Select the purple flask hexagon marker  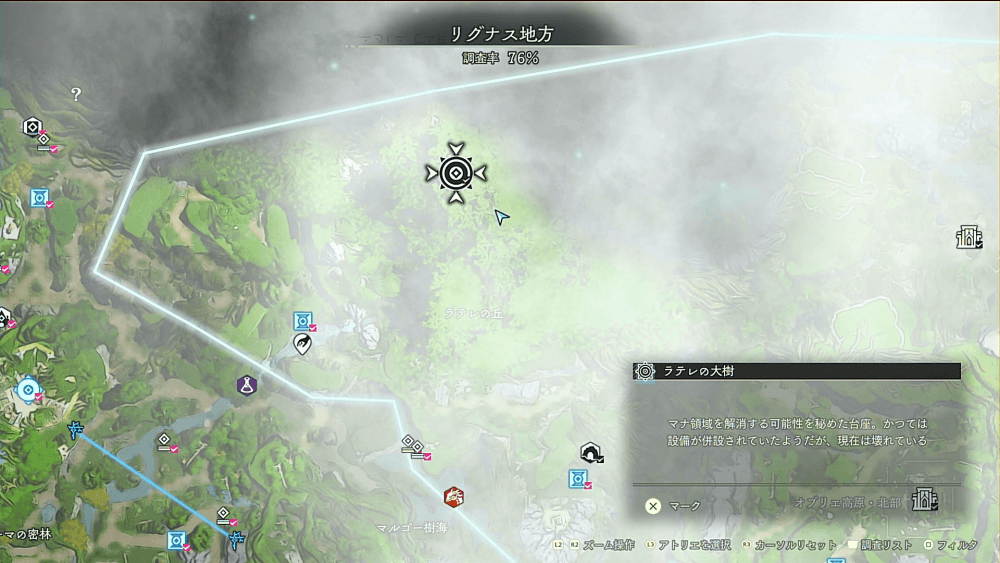(245, 385)
